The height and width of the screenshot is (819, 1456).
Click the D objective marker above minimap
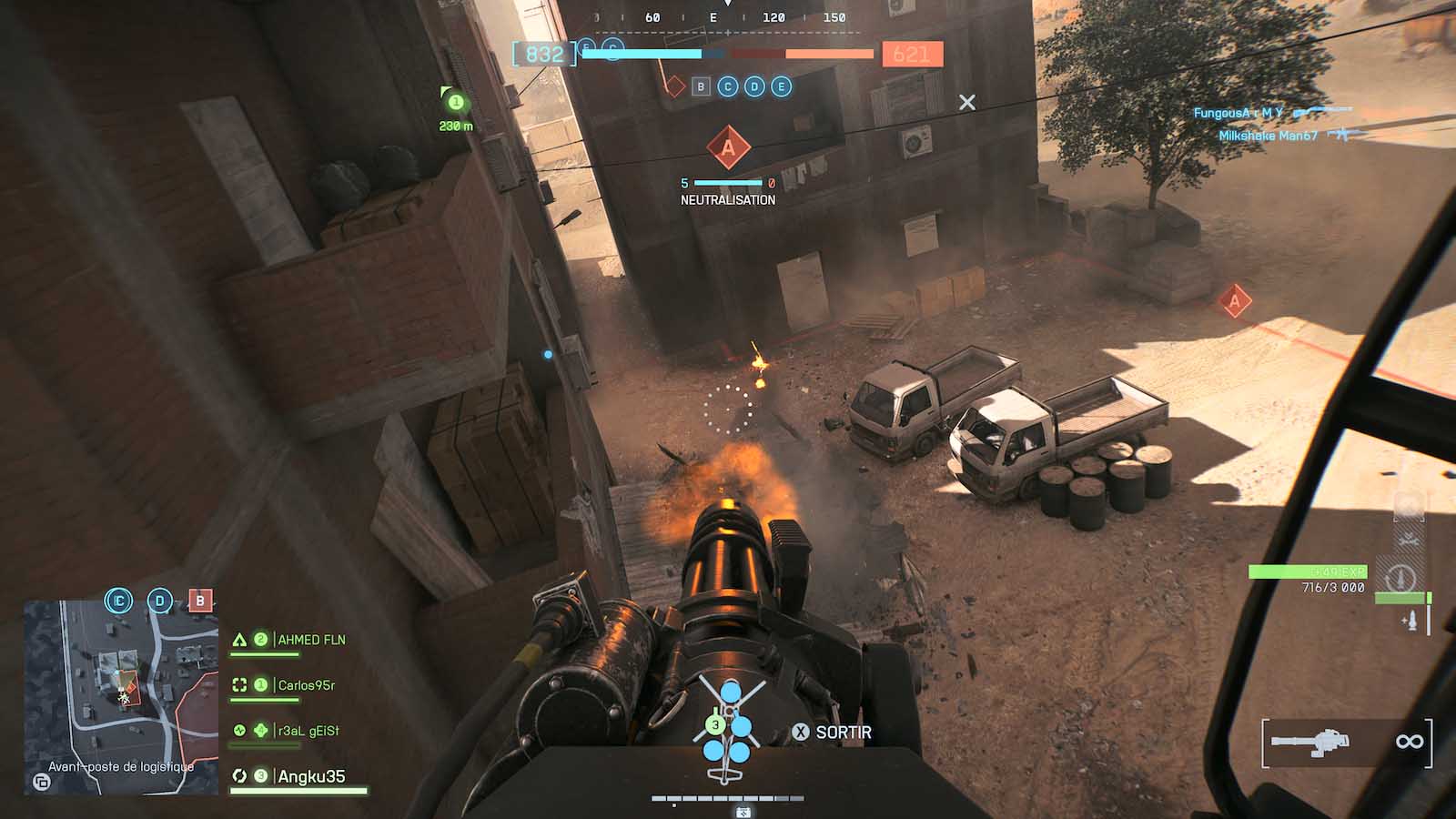click(x=160, y=601)
